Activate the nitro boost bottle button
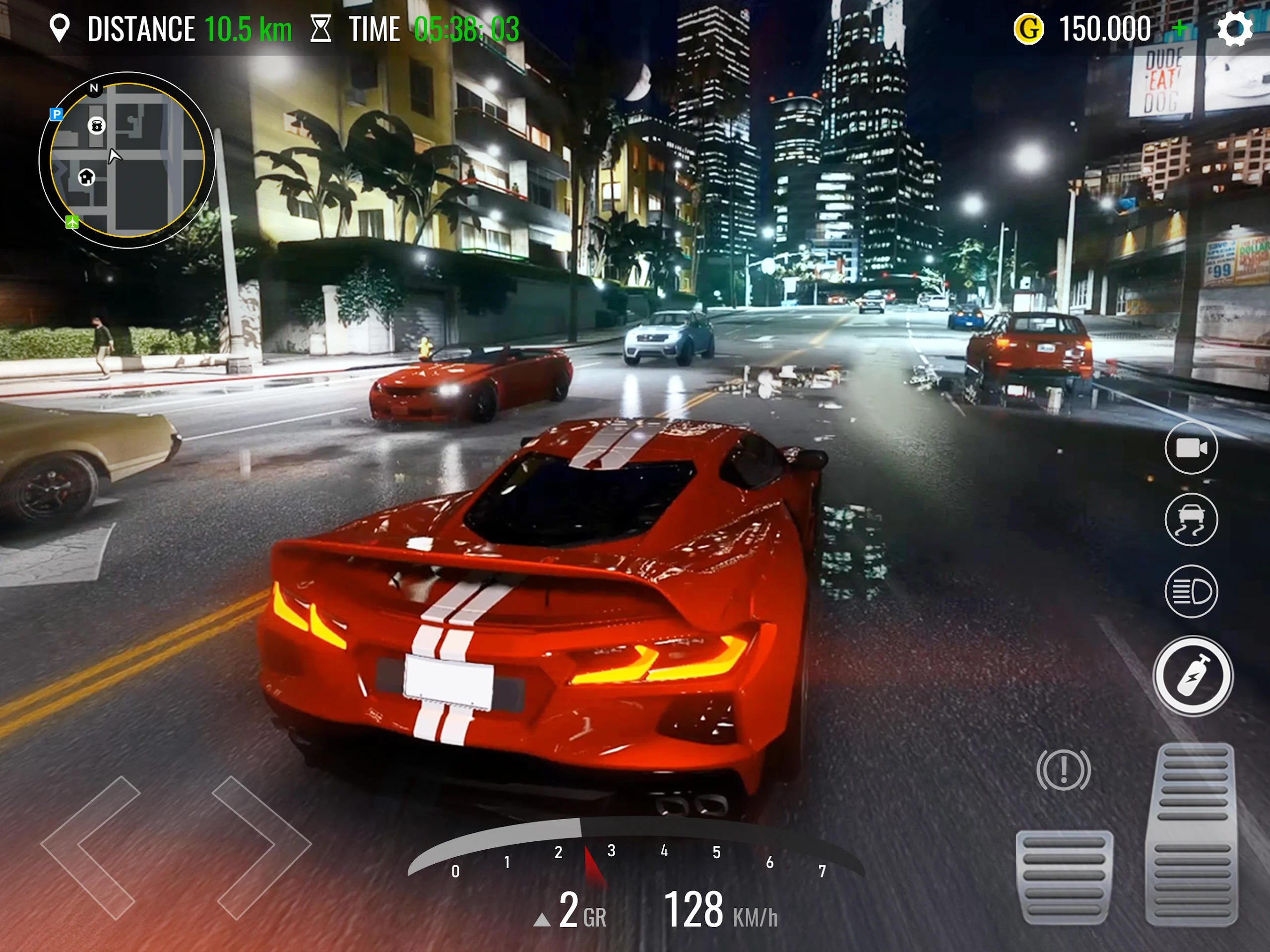This screenshot has height=952, width=1270. point(1193,676)
